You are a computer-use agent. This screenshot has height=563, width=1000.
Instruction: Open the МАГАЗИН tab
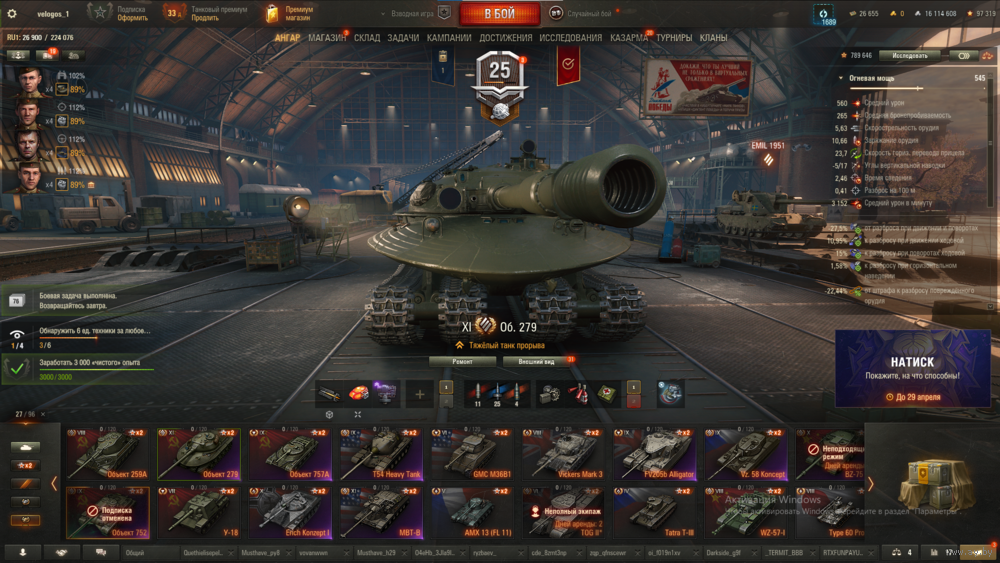point(327,38)
